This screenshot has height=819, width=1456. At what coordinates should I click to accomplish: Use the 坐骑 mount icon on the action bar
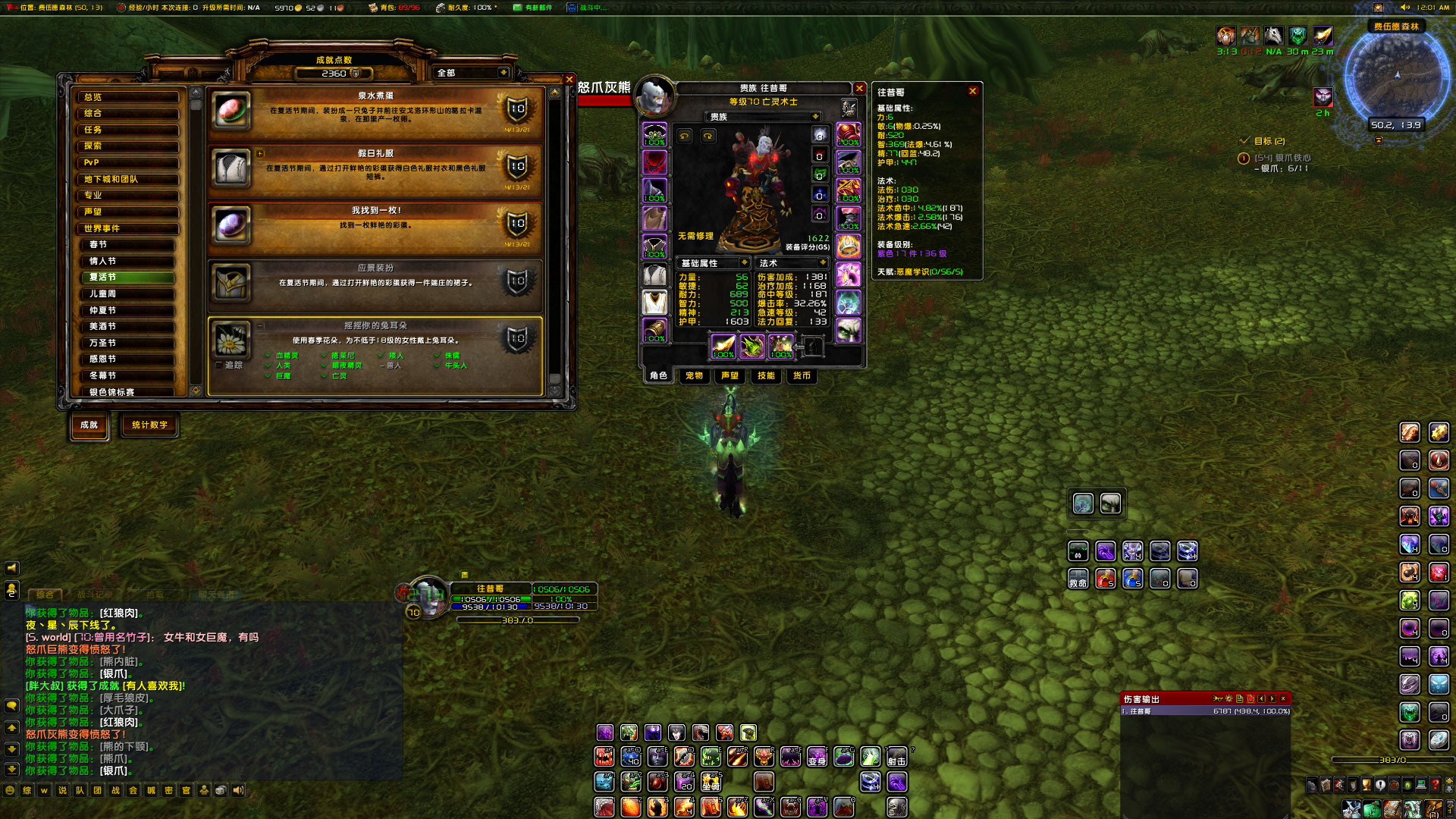pos(711,782)
